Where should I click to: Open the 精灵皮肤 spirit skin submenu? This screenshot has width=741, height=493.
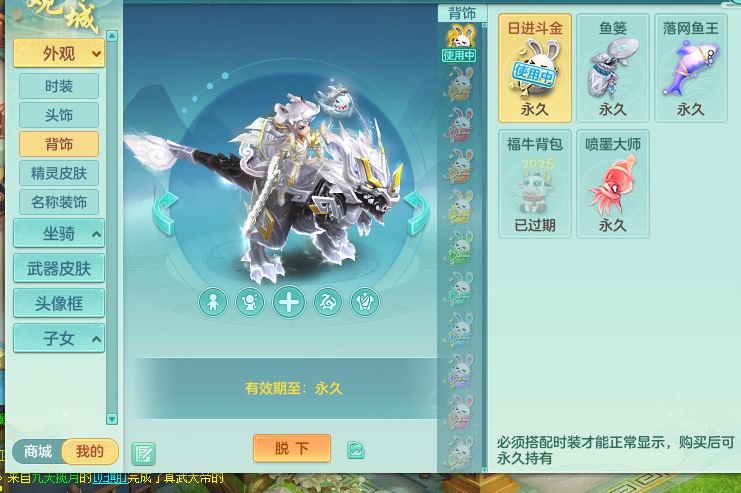[59, 173]
